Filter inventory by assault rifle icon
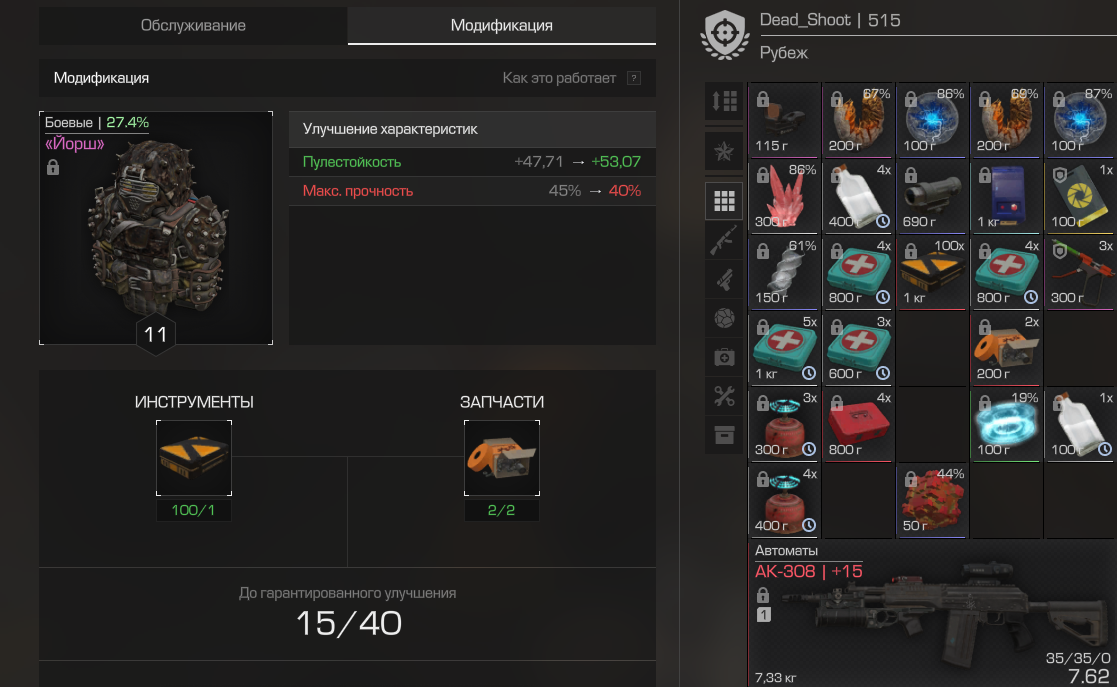Viewport: 1117px width, 687px height. click(x=724, y=241)
